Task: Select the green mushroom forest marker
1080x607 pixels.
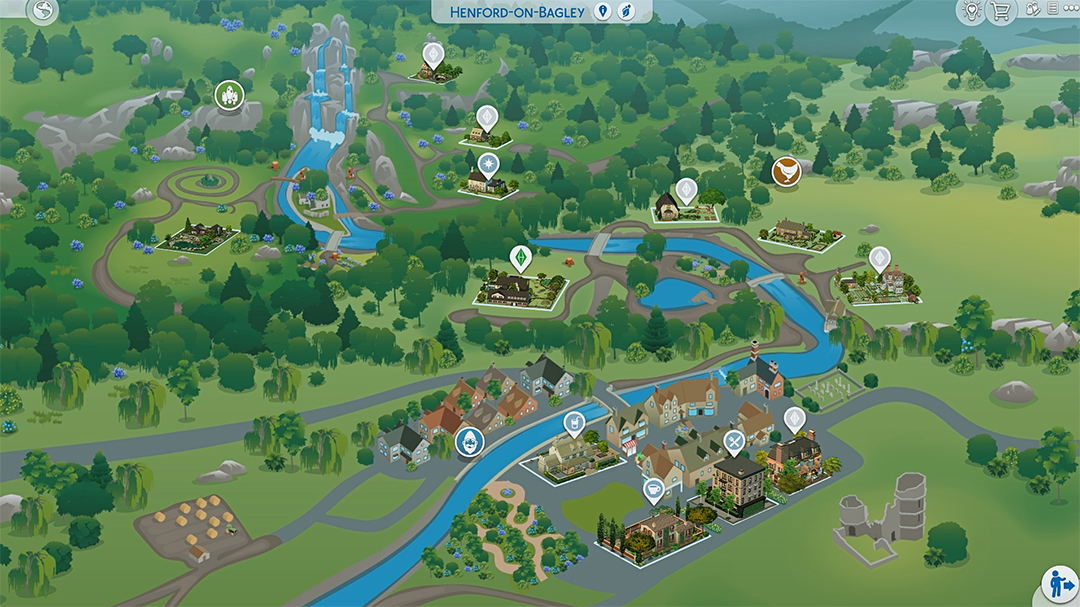Action: pos(230,96)
